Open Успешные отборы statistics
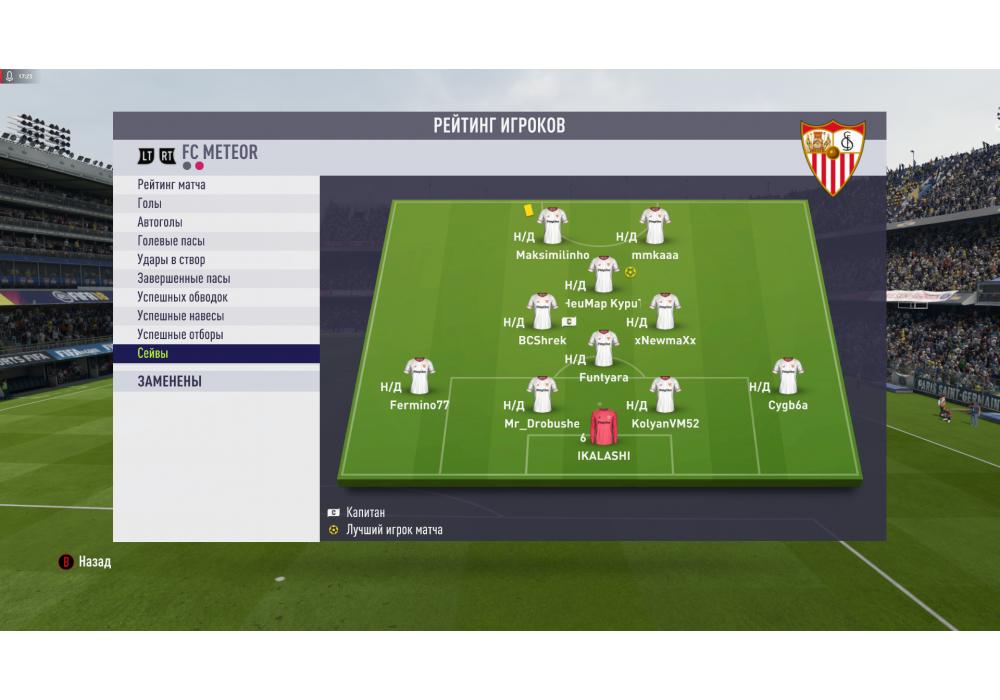 pos(215,335)
